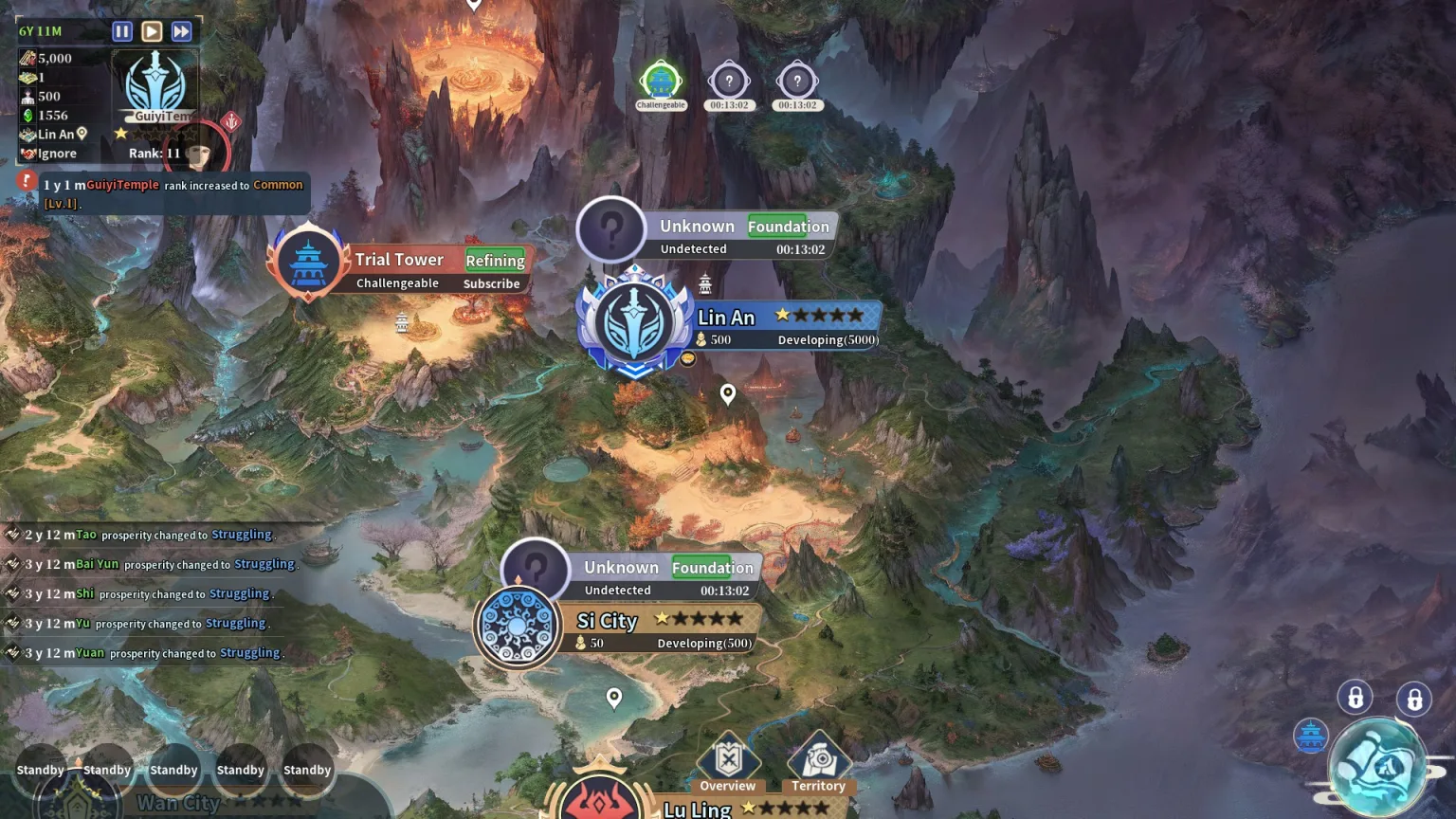Click the Lin An location pin in resource panel
Viewport: 1456px width, 819px height.
coord(82,135)
